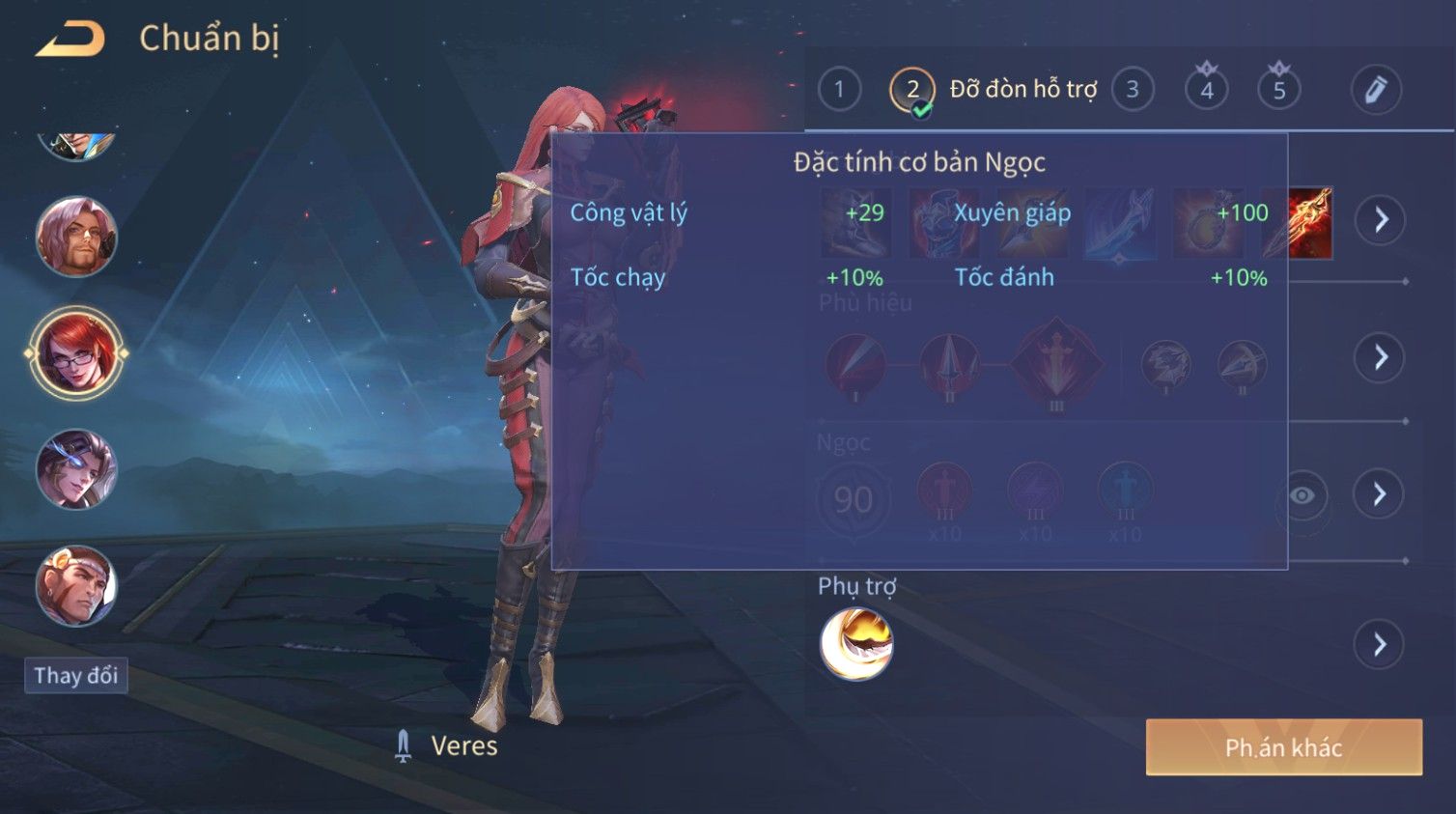1456x814 pixels.
Task: Choose locked loadout preset 5
Action: pyautogui.click(x=1279, y=90)
